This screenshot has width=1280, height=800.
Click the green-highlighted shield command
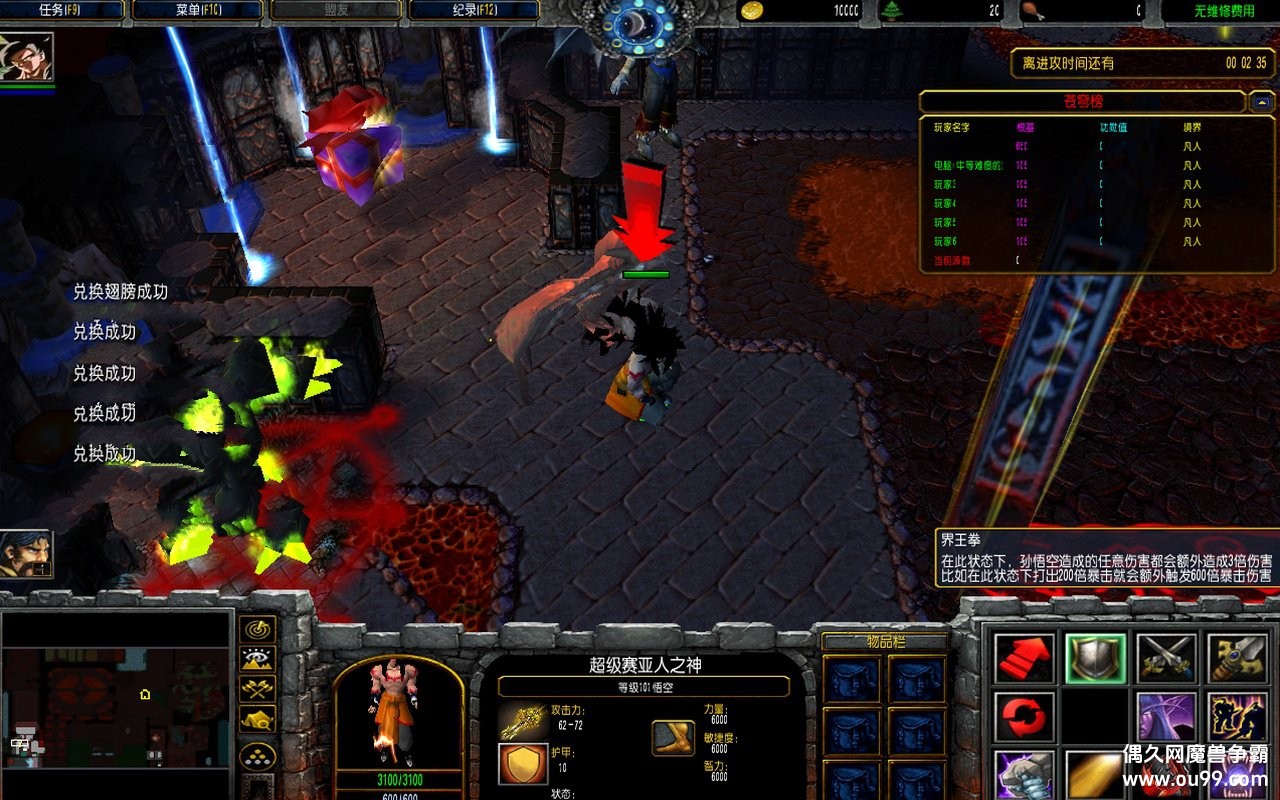(x=1096, y=658)
